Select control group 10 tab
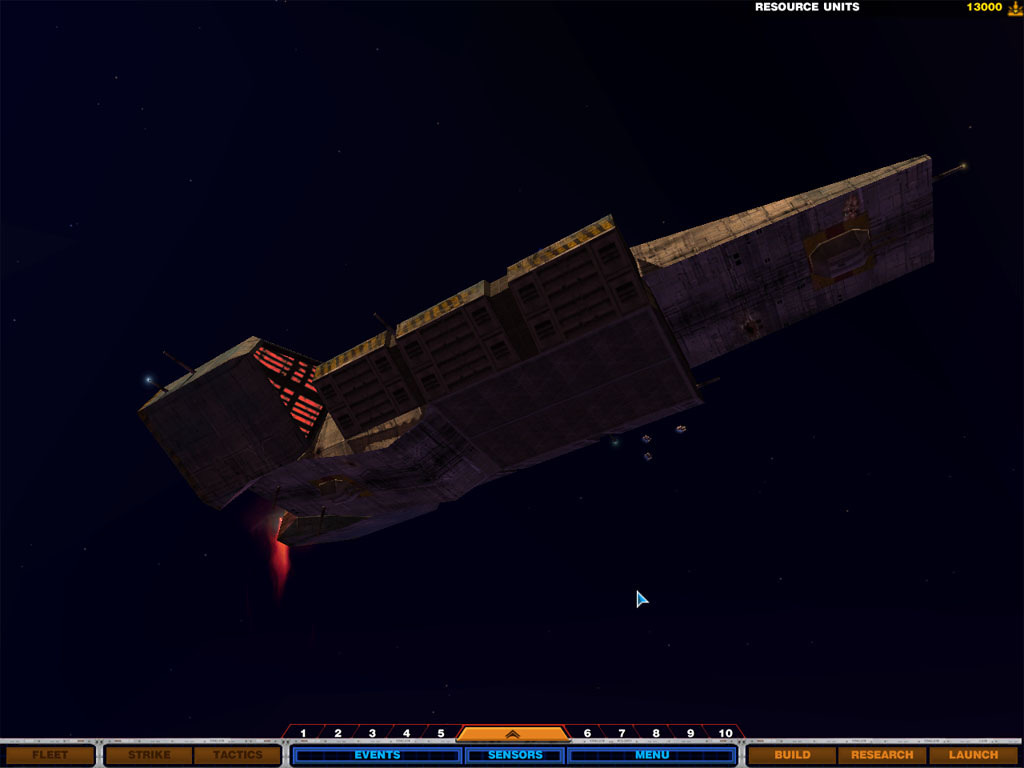This screenshot has height=768, width=1024. tap(726, 733)
